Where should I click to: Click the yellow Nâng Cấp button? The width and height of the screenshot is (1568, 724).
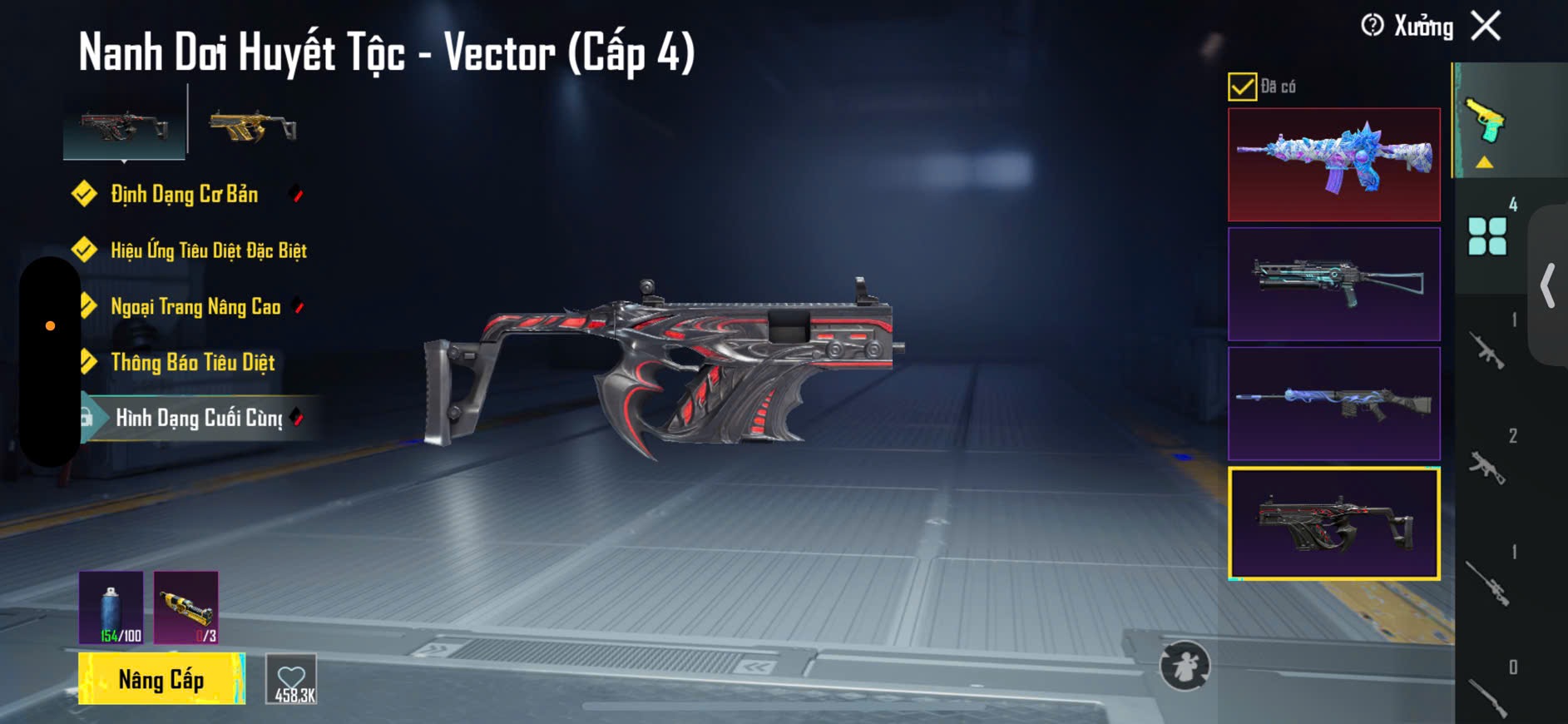(x=161, y=679)
